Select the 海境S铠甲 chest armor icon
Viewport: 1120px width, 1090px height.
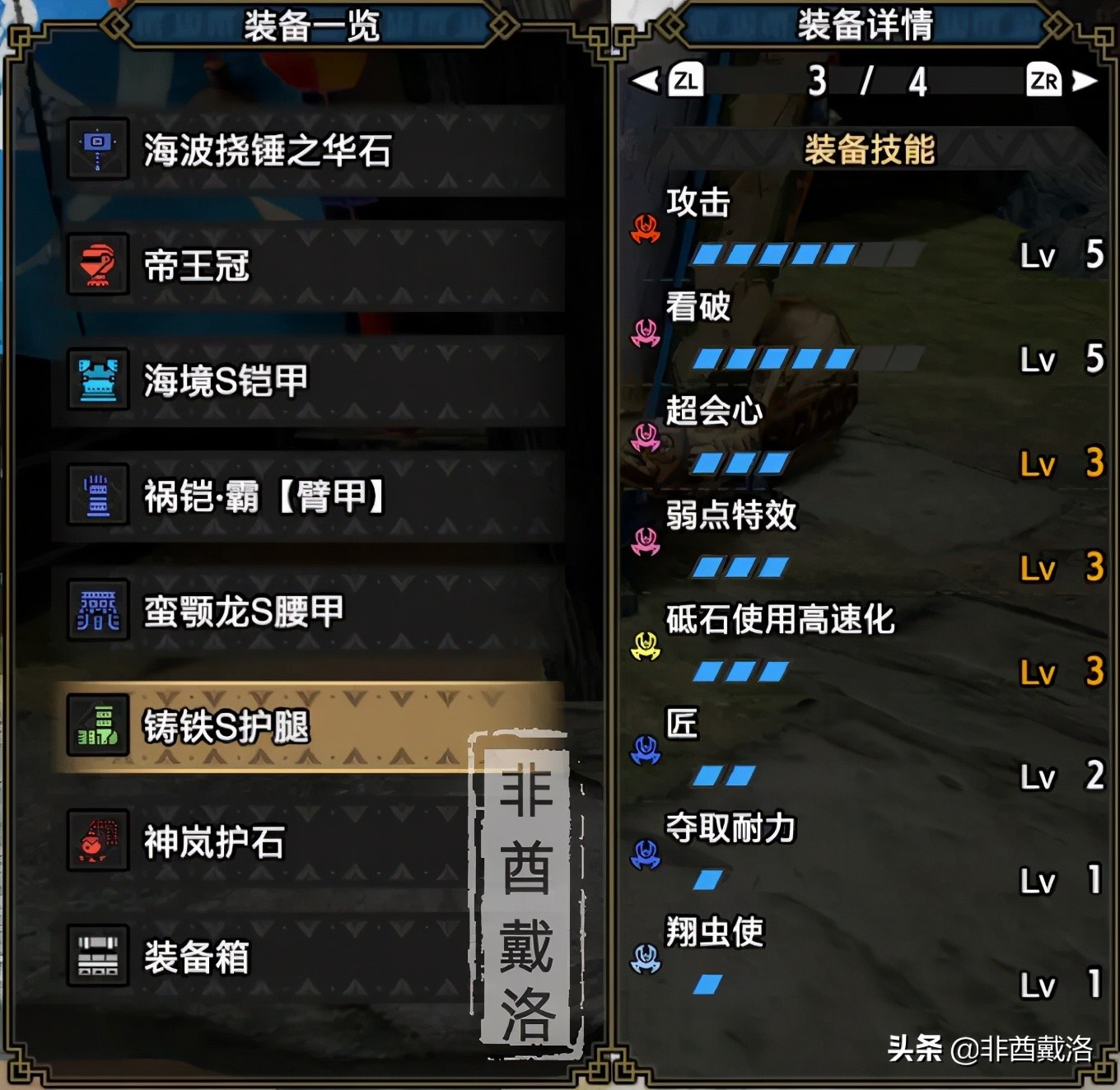tap(99, 380)
